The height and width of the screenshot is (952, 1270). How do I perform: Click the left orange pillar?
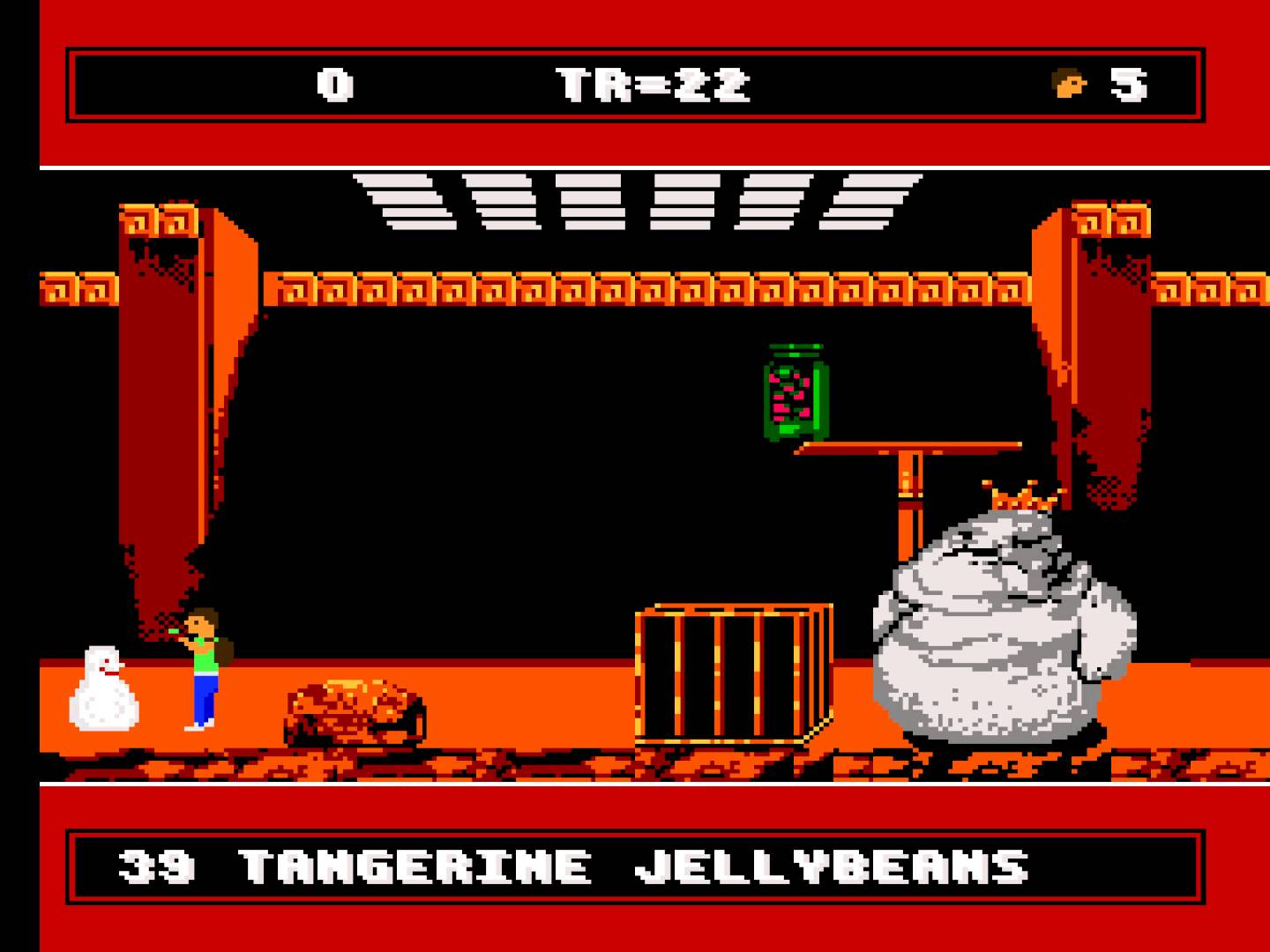(176, 397)
